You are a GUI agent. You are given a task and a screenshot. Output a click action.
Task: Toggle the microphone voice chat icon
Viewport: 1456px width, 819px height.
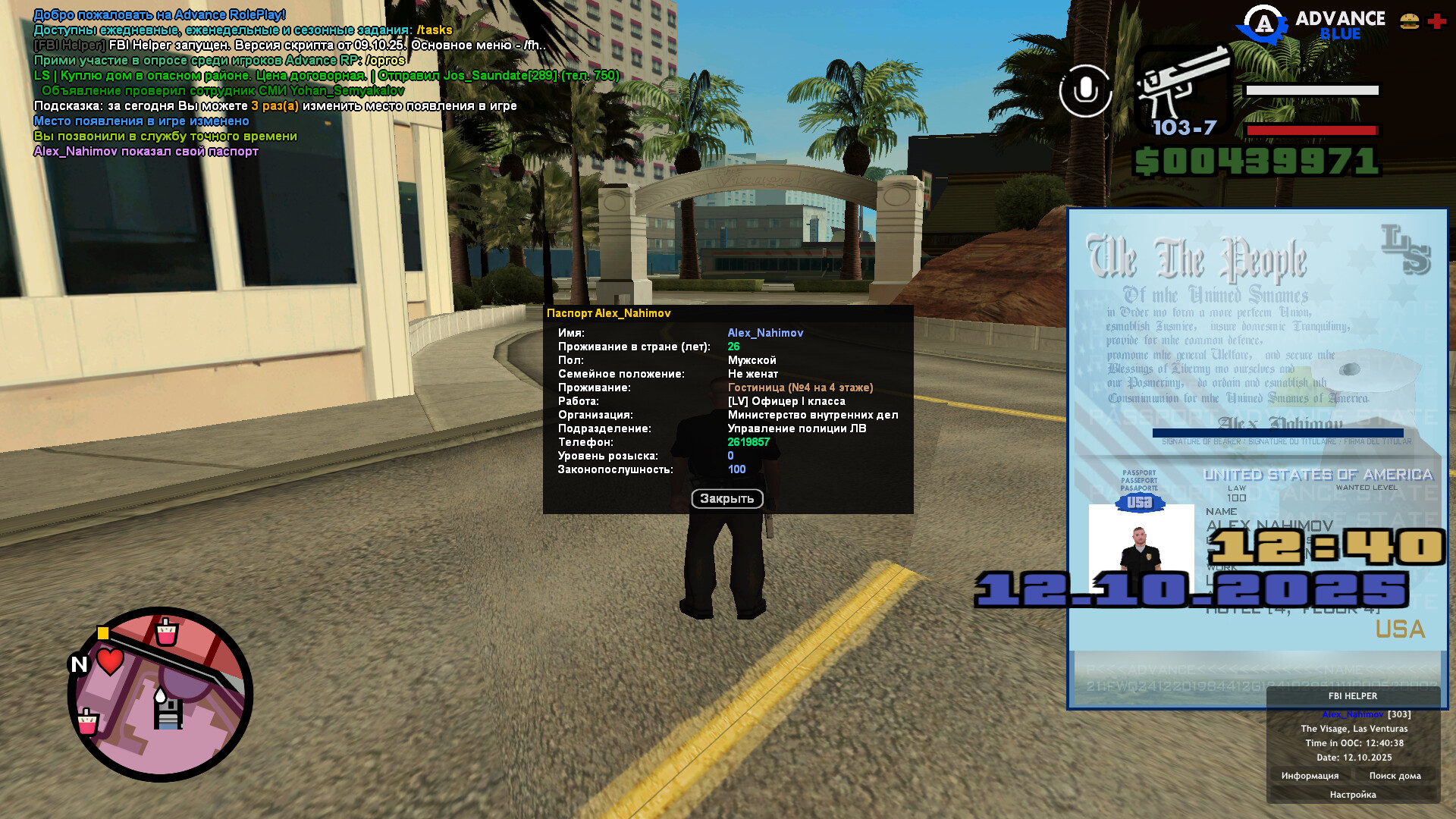1085,91
